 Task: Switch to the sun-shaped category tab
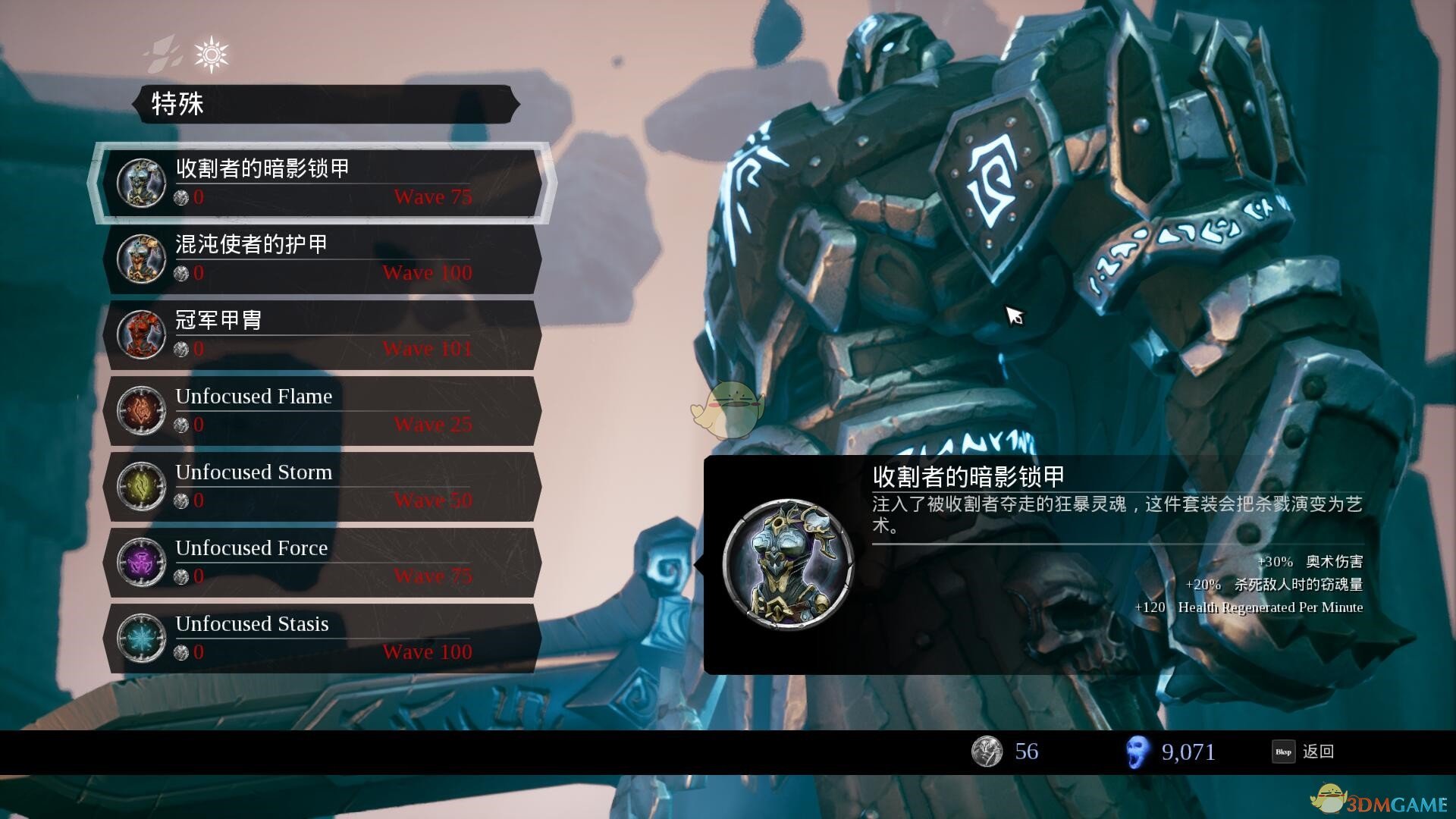click(x=211, y=55)
